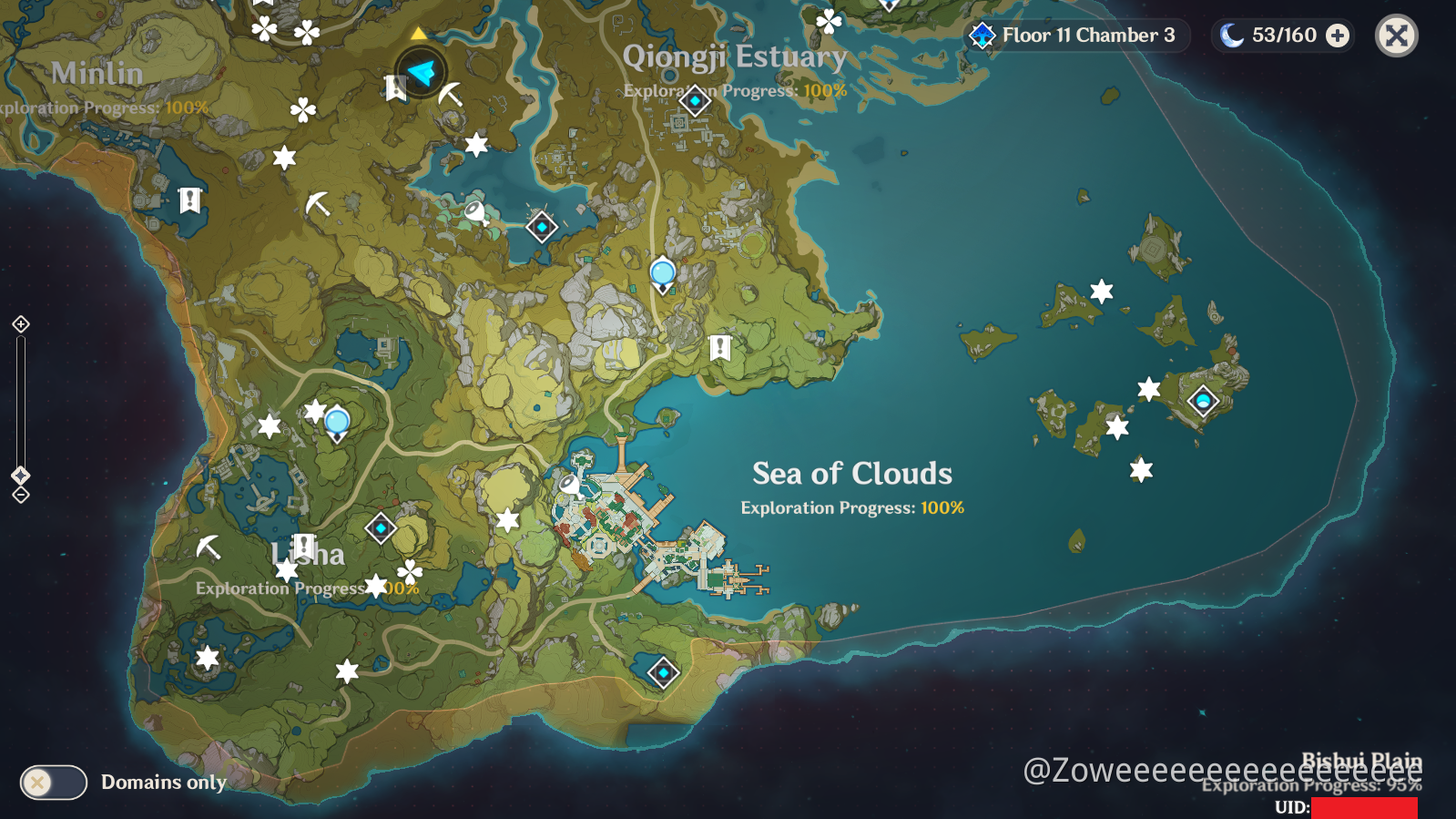Select the teleport waypoint in Qiongji Estuary

coord(694,102)
